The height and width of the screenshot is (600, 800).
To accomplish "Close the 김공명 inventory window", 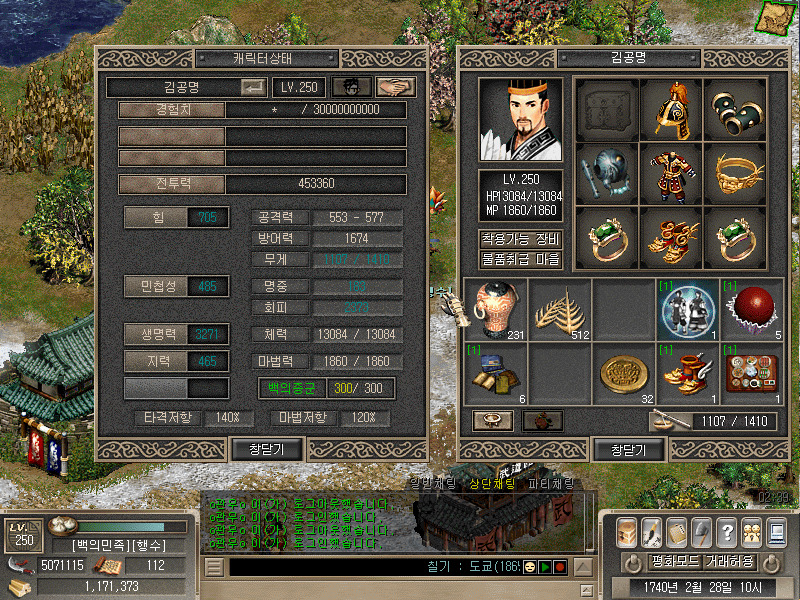I will 622,450.
